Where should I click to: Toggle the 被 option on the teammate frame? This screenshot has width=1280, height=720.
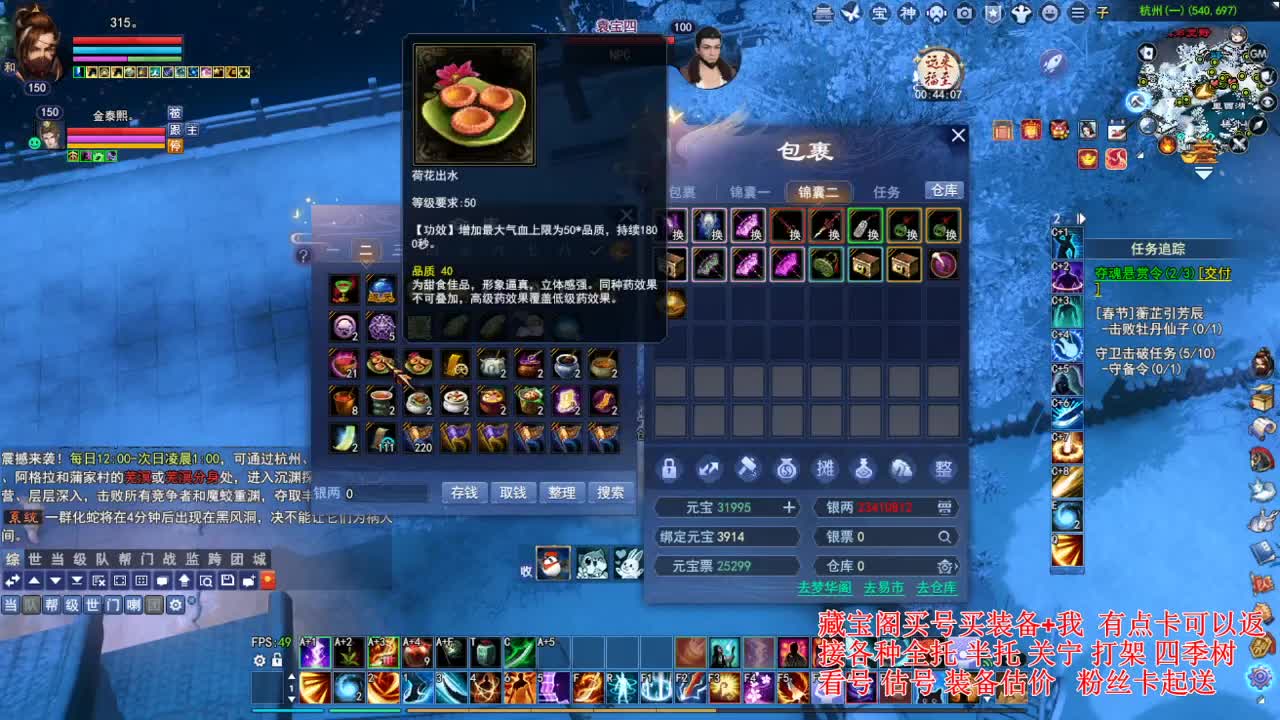pos(175,114)
